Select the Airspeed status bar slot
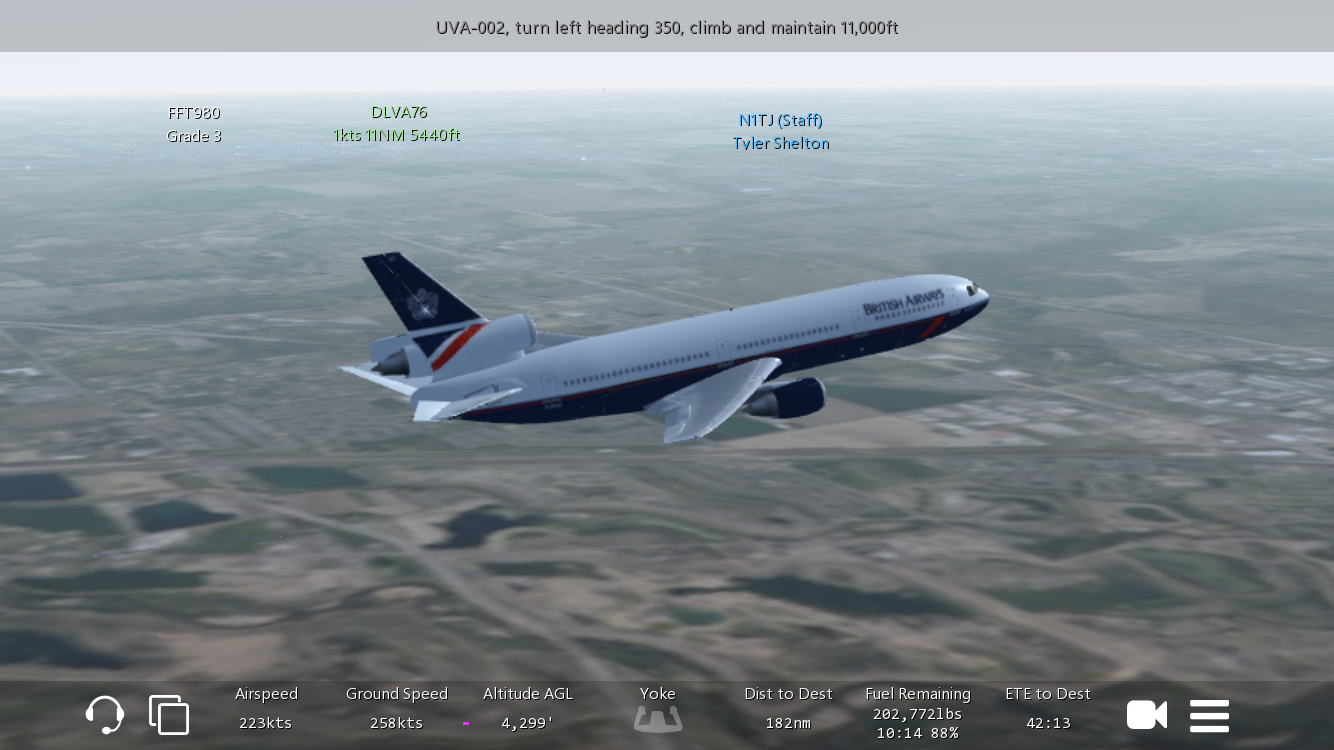Viewport: 1334px width, 750px height. tap(266, 709)
